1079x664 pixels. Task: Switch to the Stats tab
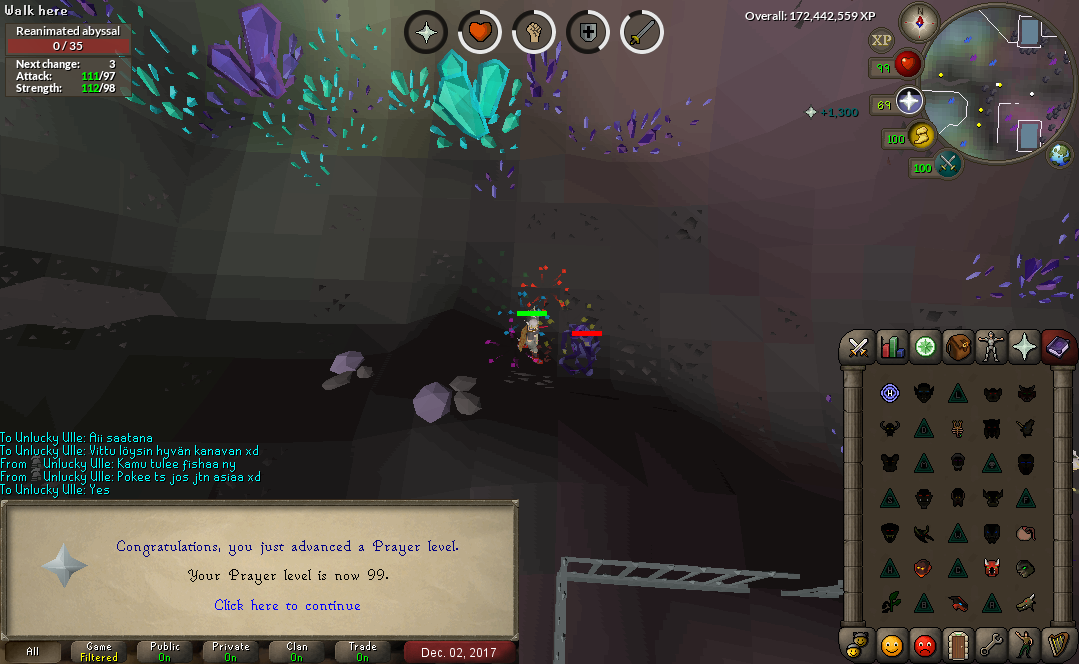[892, 347]
